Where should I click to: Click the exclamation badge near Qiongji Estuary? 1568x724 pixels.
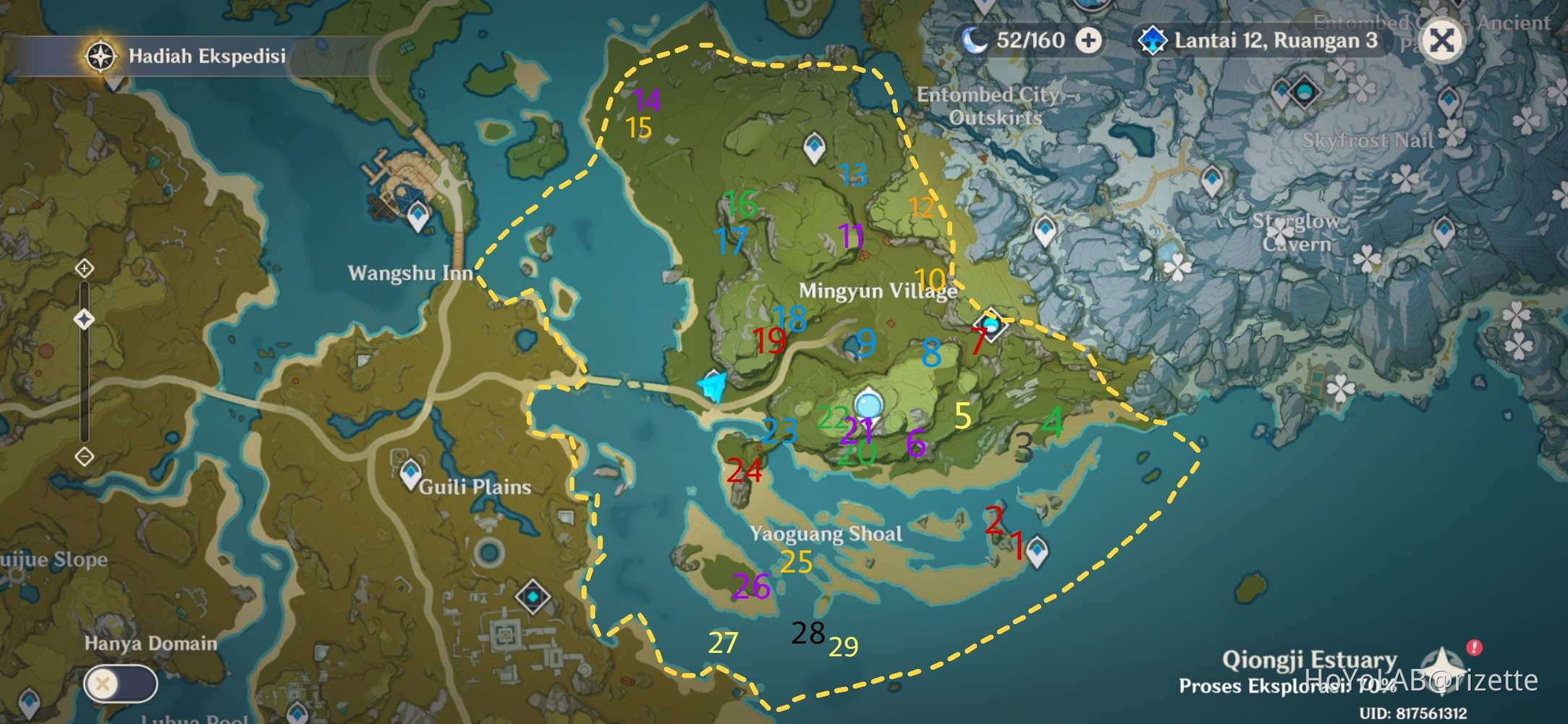coord(1474,647)
